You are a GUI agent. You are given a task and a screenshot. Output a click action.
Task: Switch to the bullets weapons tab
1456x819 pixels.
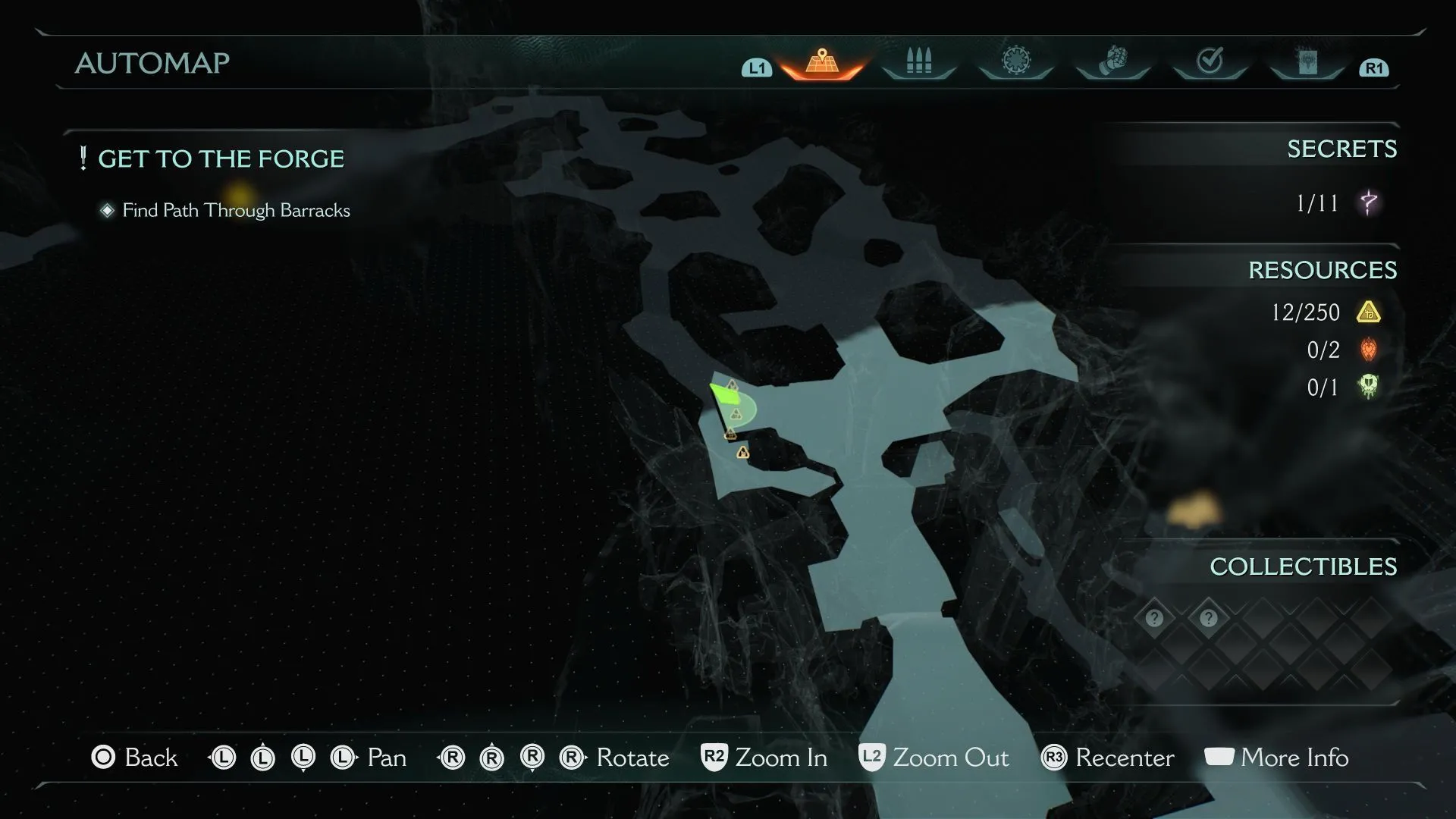click(x=918, y=61)
